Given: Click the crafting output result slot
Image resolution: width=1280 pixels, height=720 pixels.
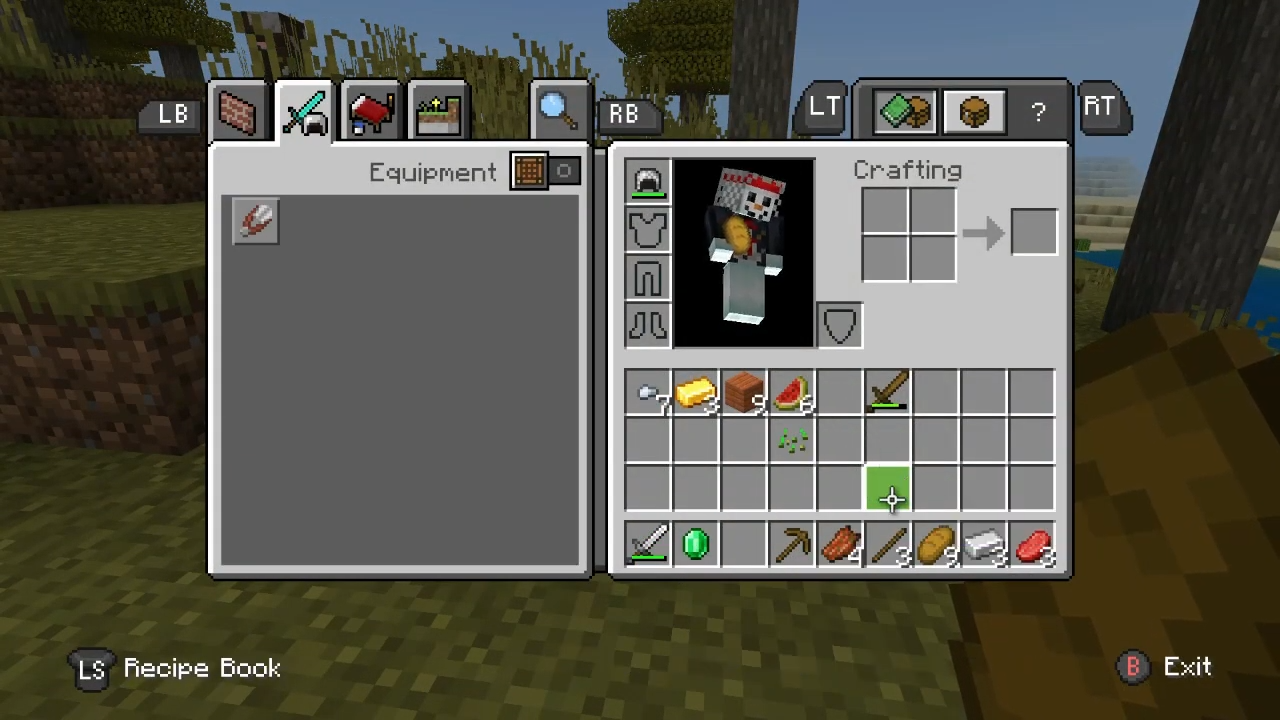Looking at the screenshot, I should (x=1034, y=233).
